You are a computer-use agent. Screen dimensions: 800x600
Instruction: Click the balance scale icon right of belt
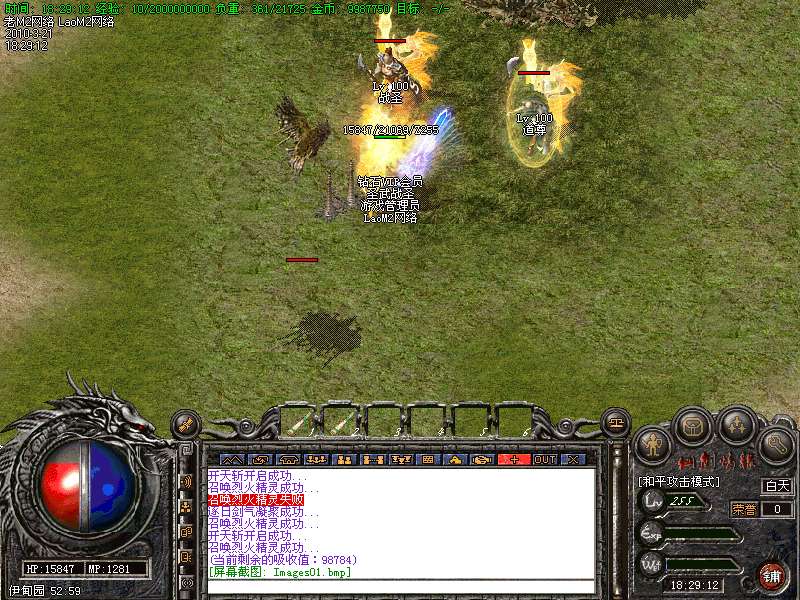[613, 424]
